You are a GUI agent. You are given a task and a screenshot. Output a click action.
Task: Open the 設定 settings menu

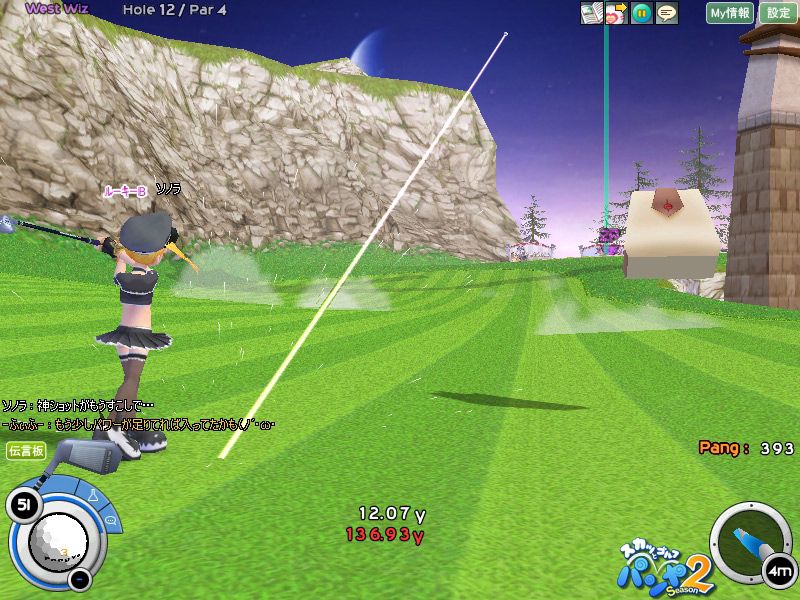[778, 13]
